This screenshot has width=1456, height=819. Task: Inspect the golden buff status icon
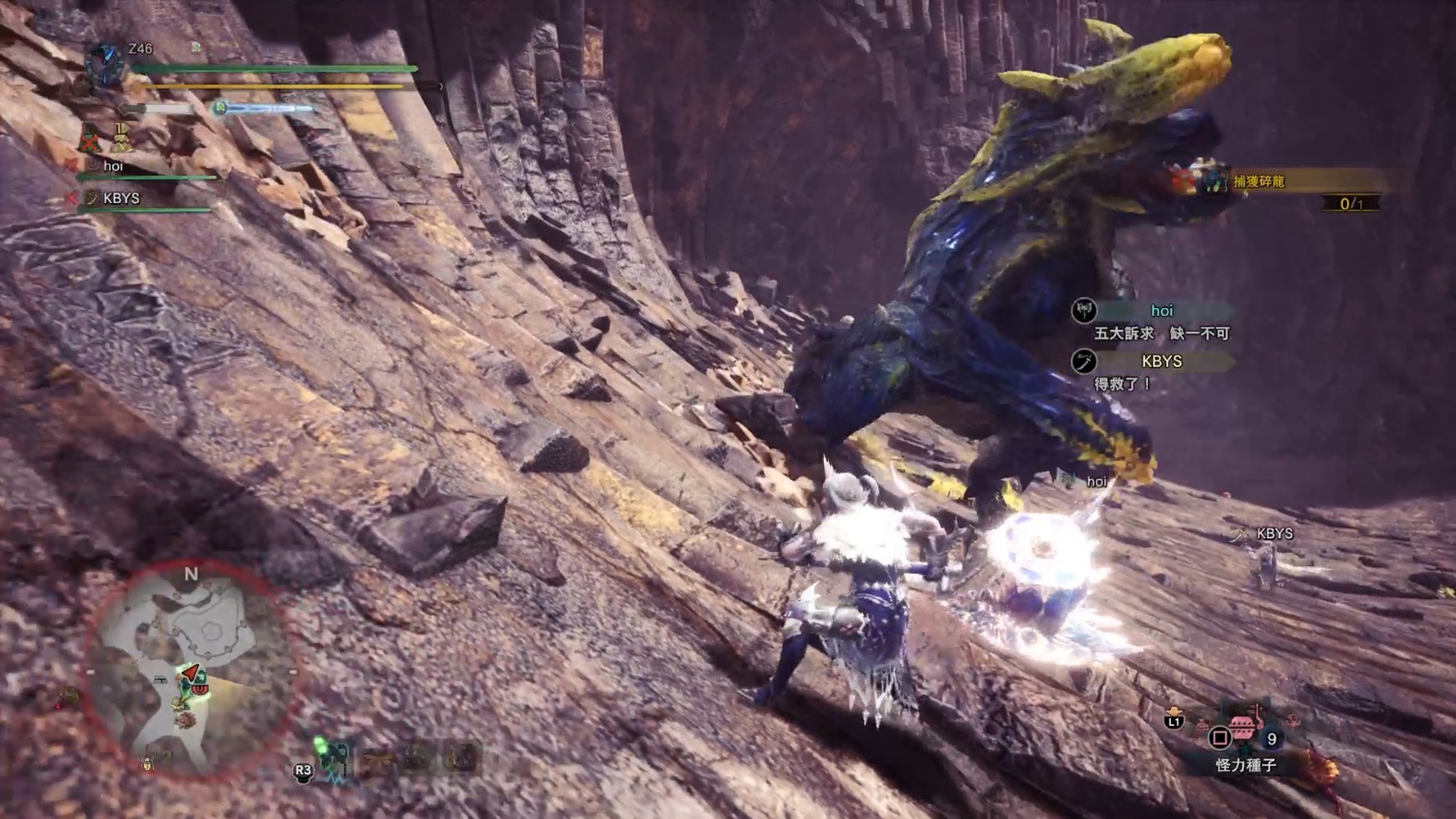pyautogui.click(x=121, y=138)
